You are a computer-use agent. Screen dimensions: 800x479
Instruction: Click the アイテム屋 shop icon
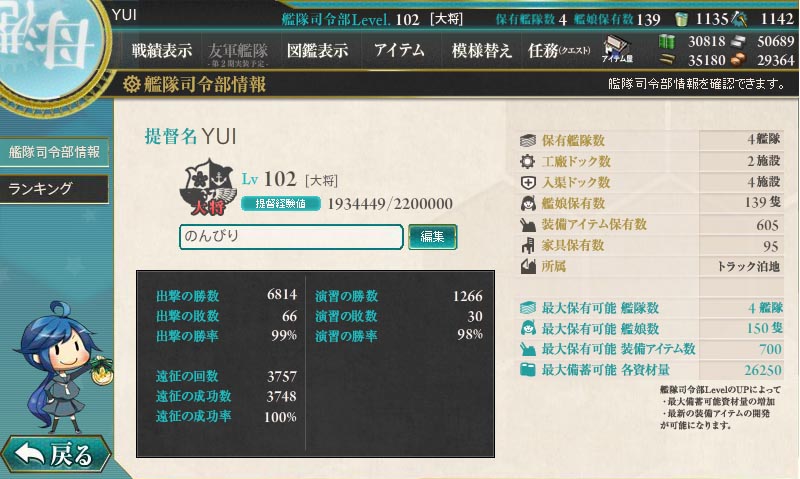pyautogui.click(x=618, y=50)
